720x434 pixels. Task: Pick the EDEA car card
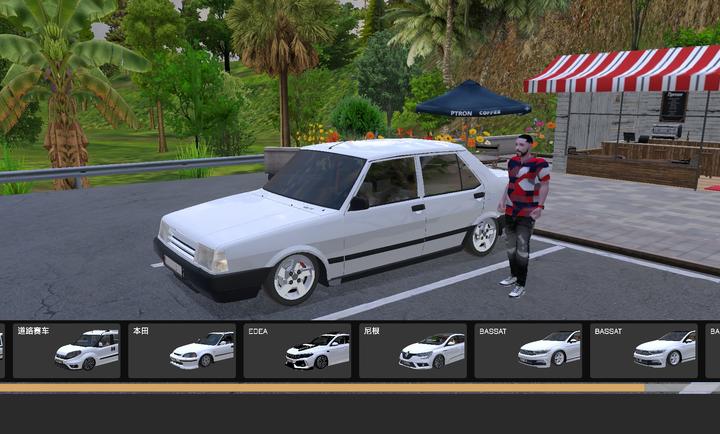[x=297, y=350]
